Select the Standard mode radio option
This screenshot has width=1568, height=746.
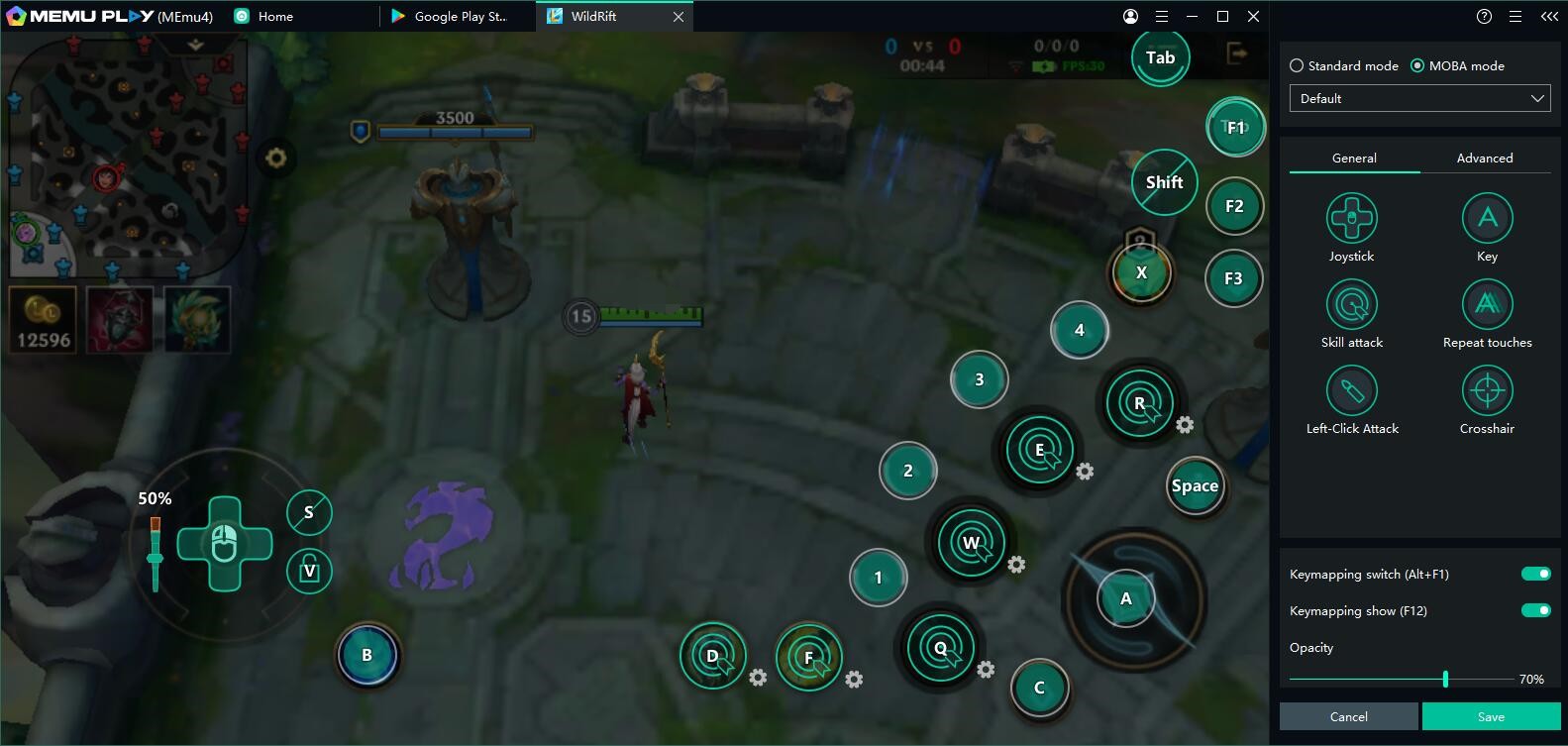point(1297,65)
